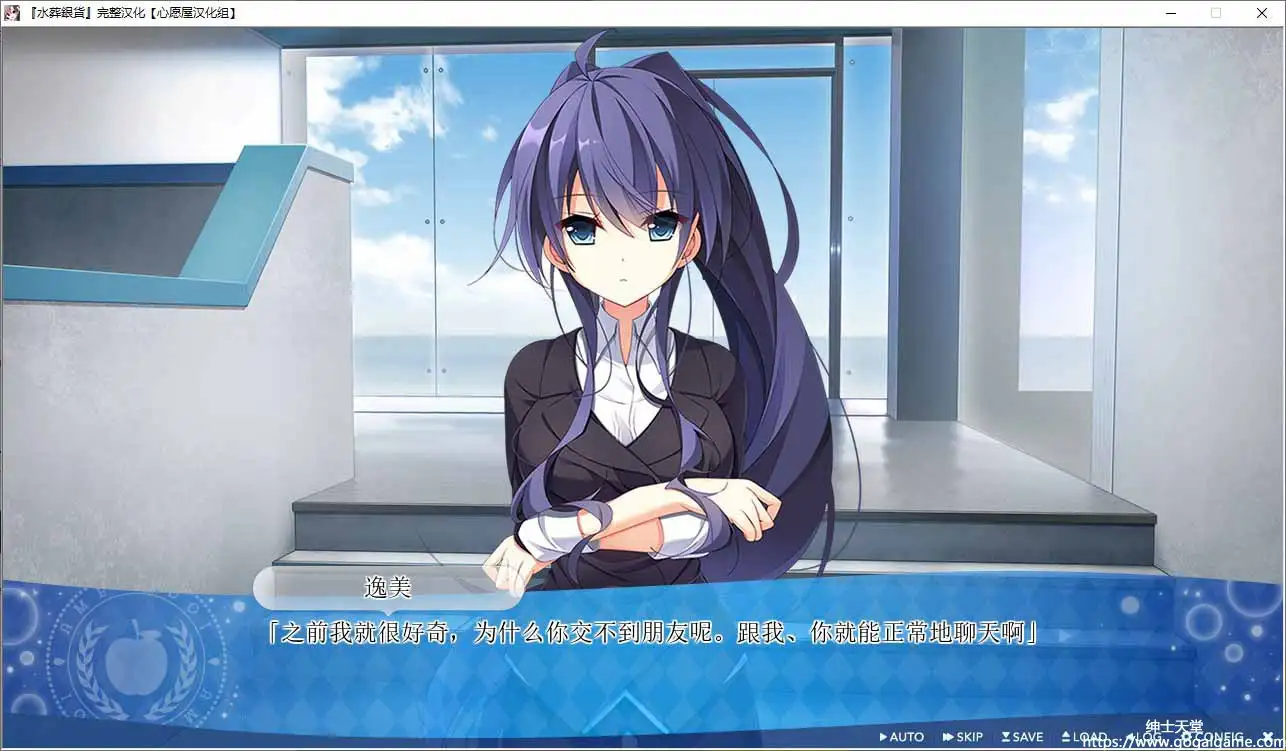1286x751 pixels.
Task: Click the game's icon in the title bar
Action: (x=11, y=13)
